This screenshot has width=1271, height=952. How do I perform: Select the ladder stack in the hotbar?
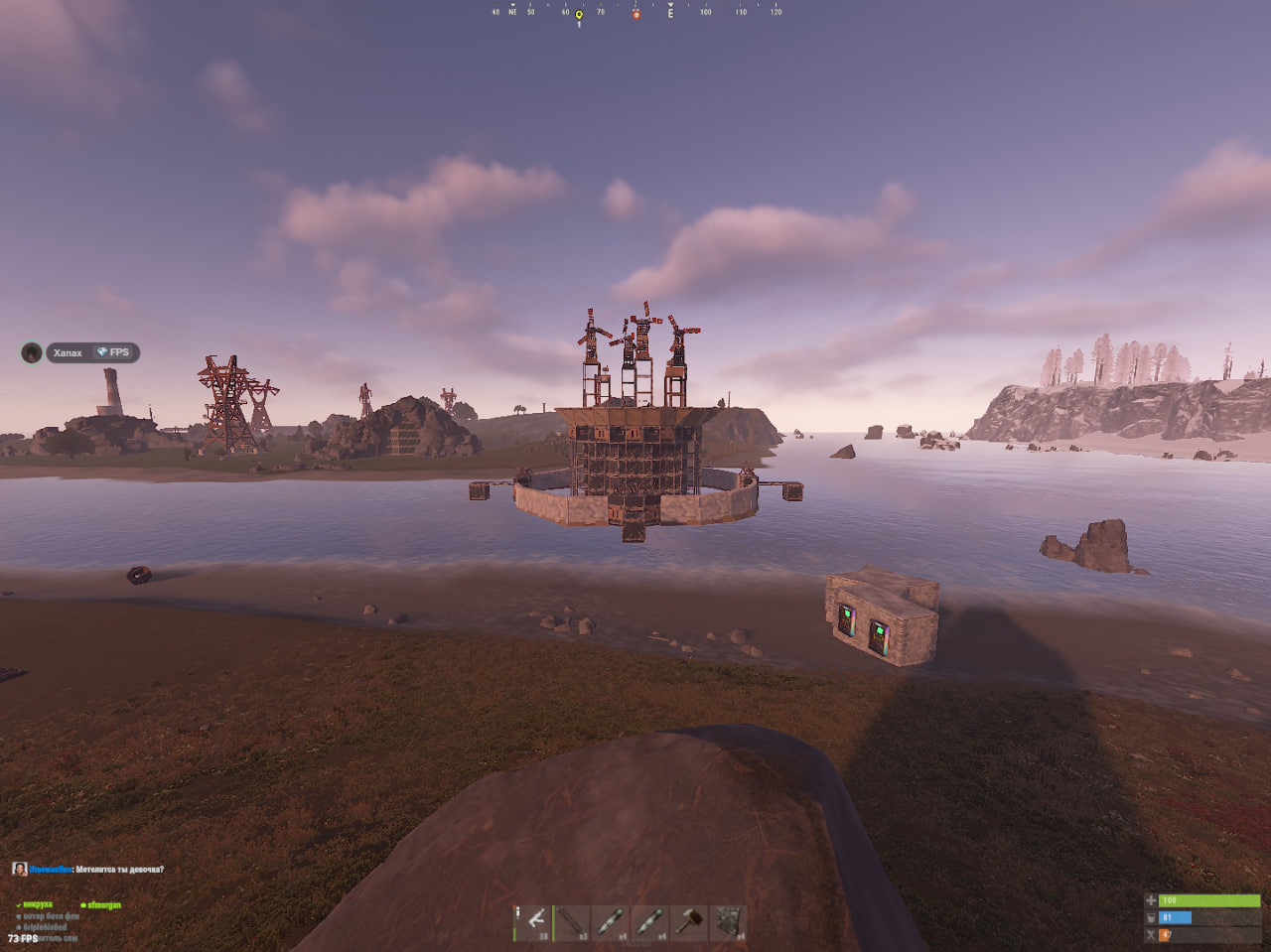[572, 921]
